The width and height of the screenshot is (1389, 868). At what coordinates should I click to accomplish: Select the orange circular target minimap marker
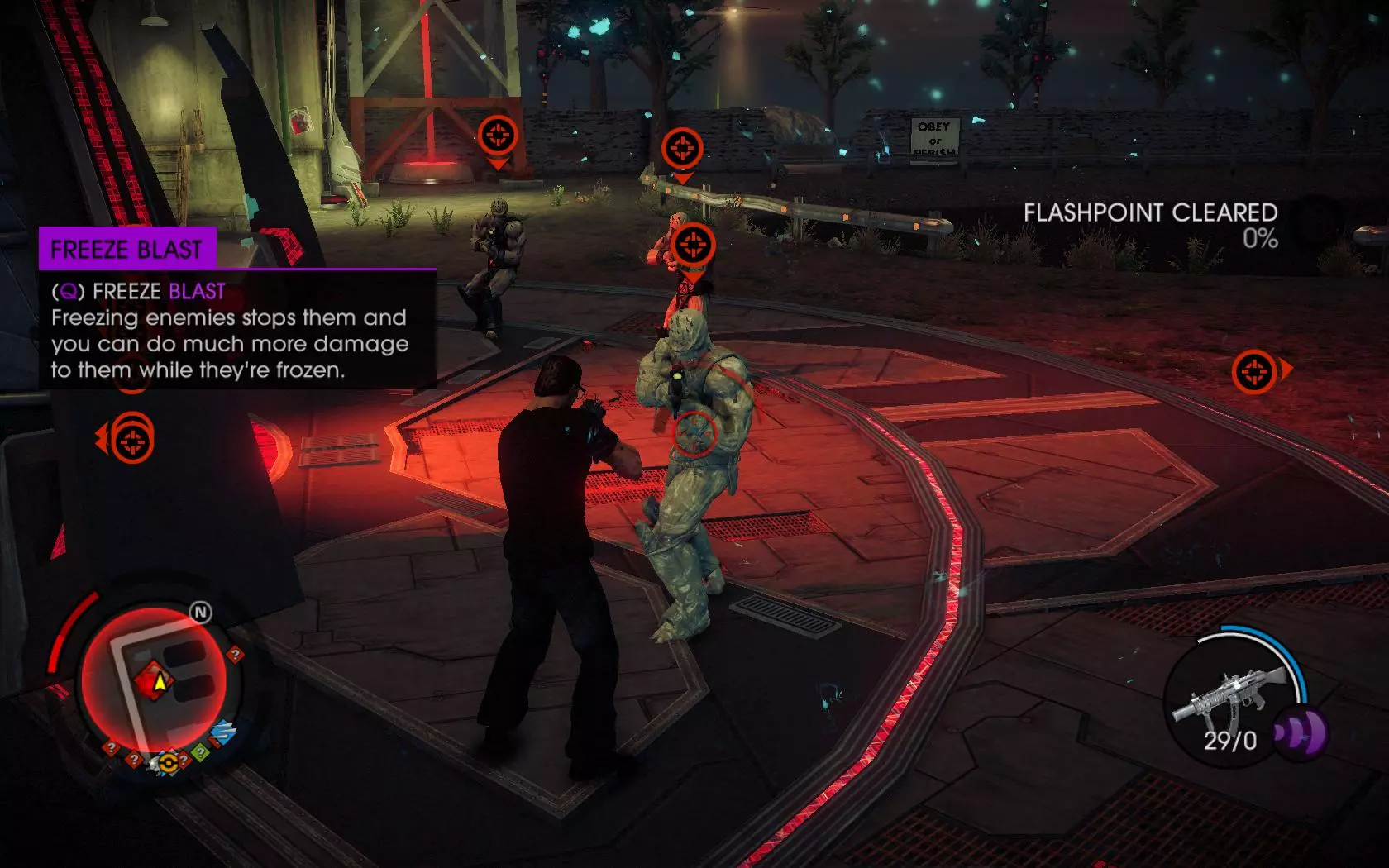tap(168, 762)
